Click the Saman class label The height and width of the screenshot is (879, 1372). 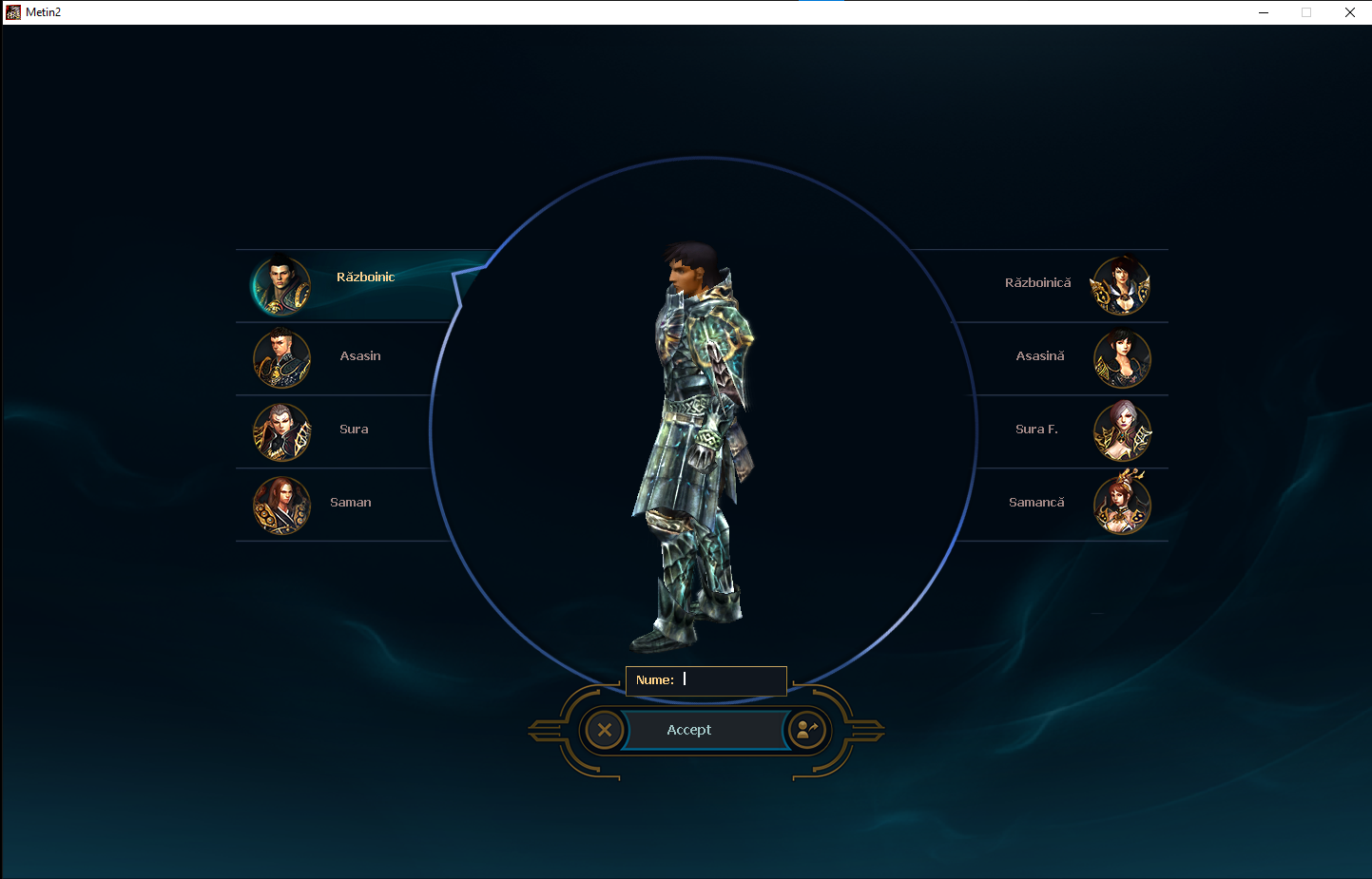coord(351,502)
